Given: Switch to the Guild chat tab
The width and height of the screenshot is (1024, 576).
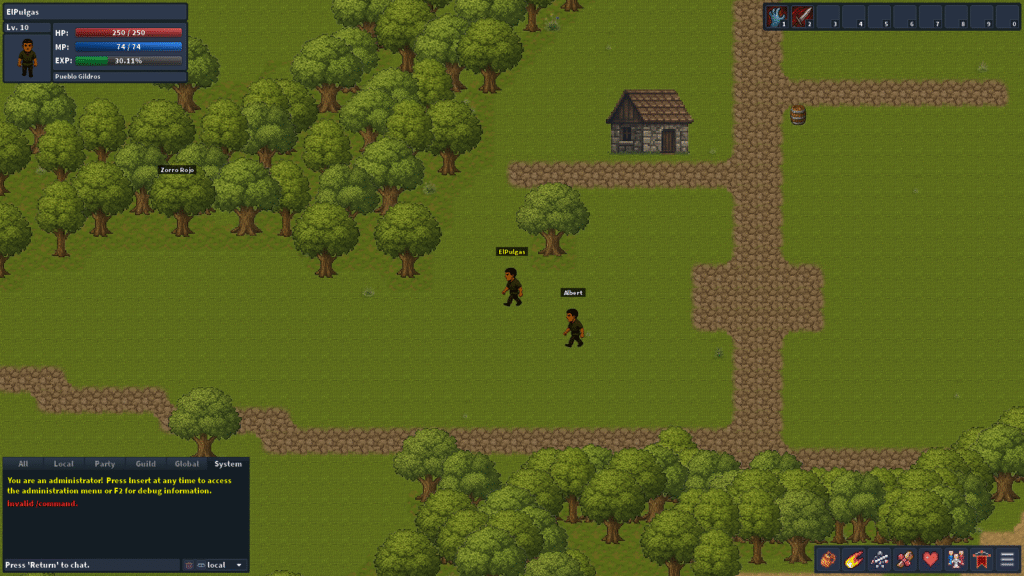Looking at the screenshot, I should 146,464.
